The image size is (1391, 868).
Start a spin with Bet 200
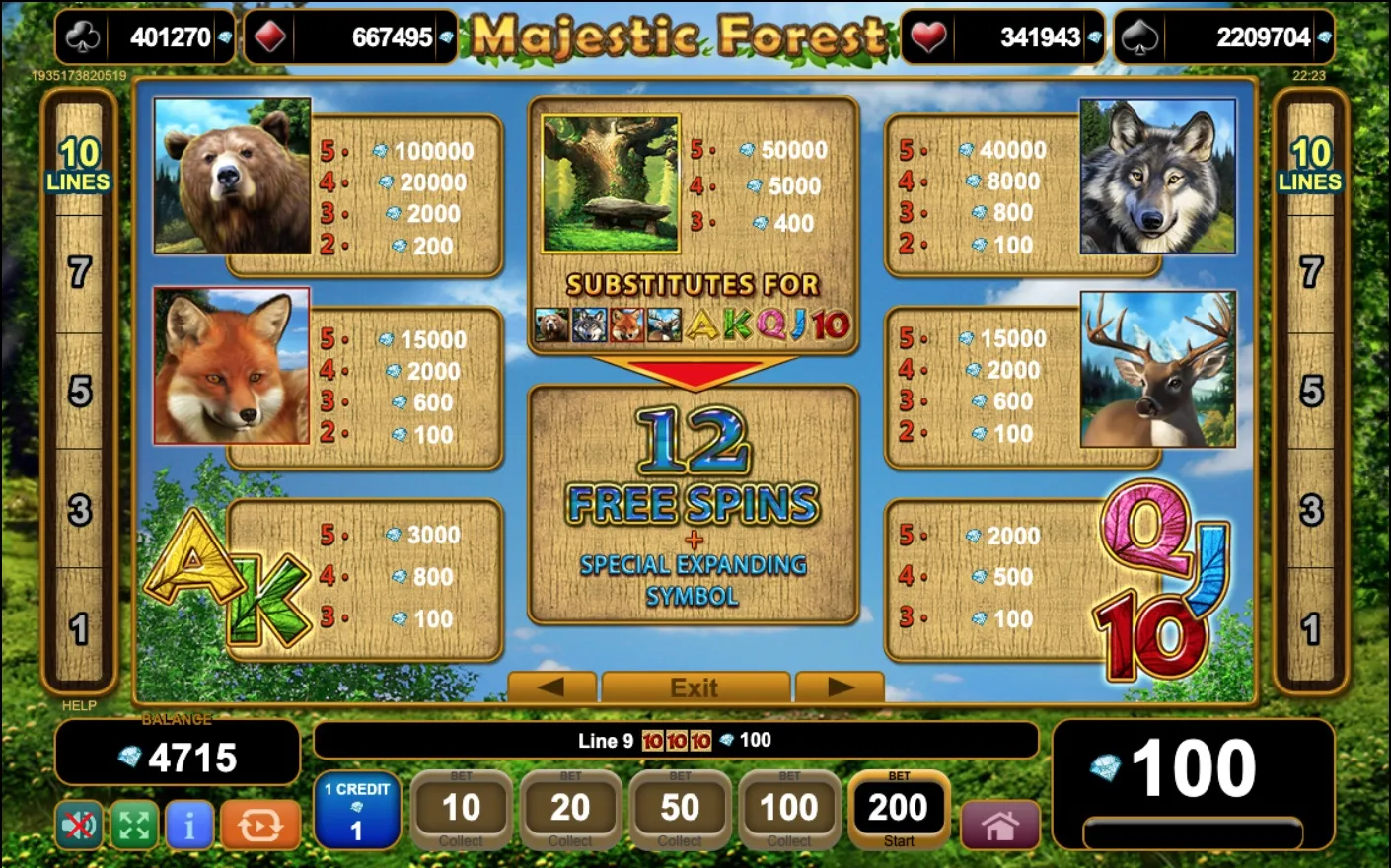coord(899,807)
